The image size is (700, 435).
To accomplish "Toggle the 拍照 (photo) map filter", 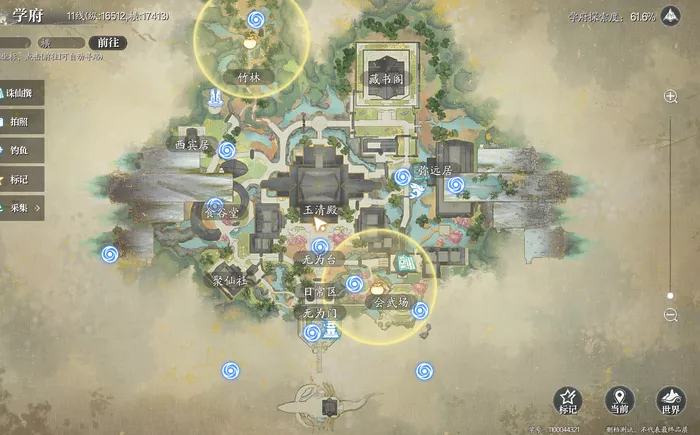I will click(22, 121).
